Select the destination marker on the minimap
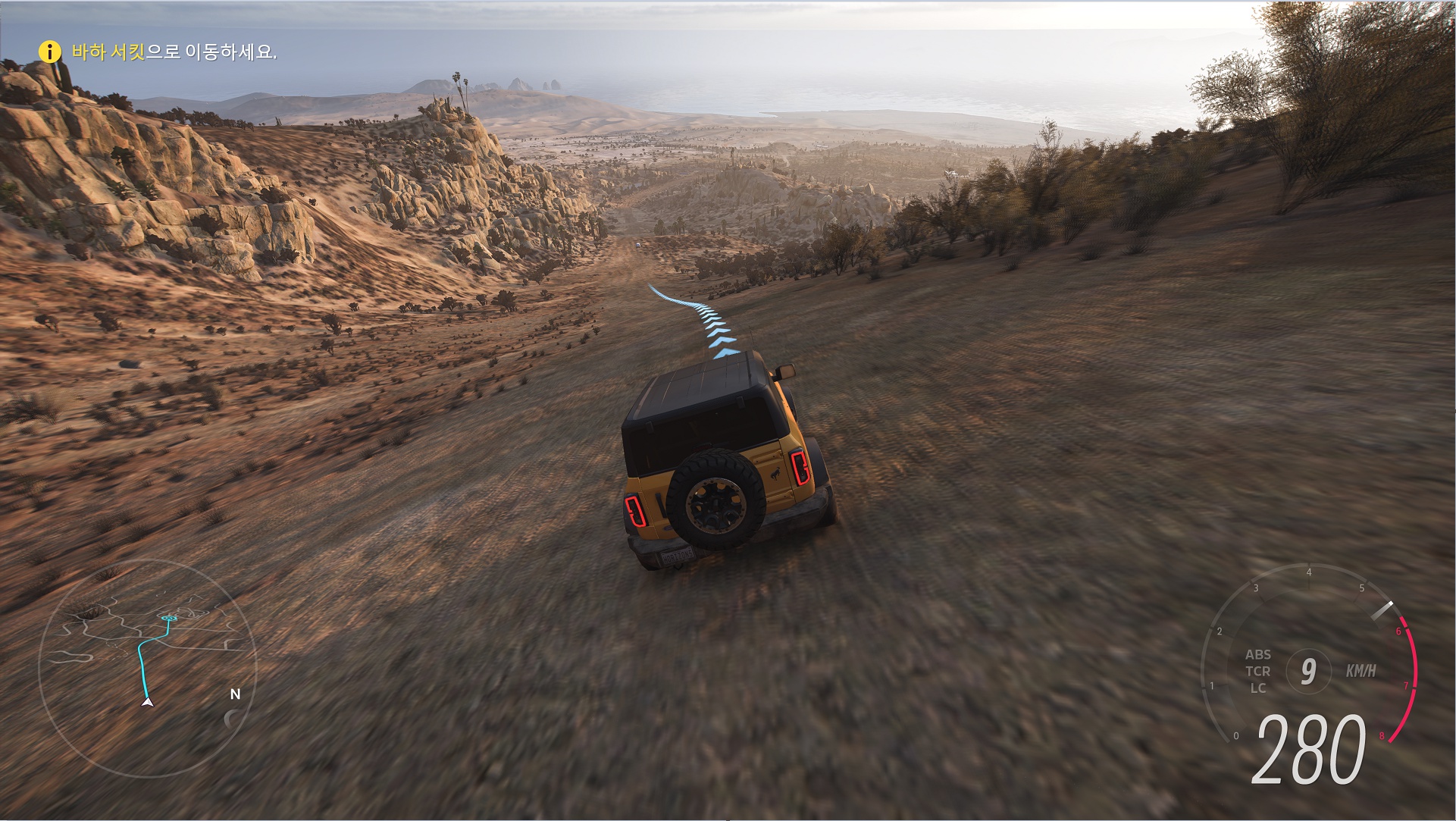1456x821 pixels. (168, 619)
